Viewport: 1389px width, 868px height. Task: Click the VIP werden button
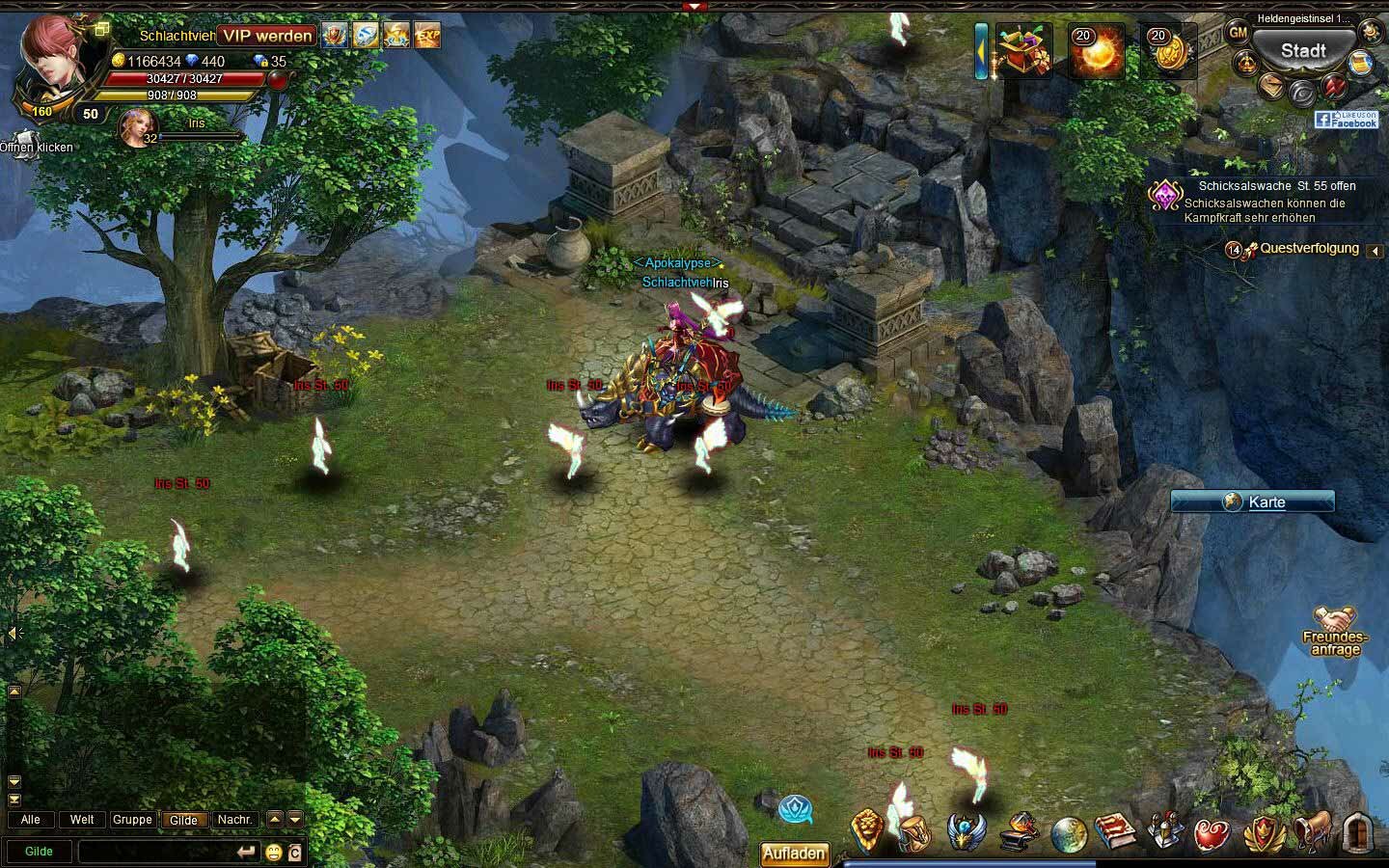point(268,36)
